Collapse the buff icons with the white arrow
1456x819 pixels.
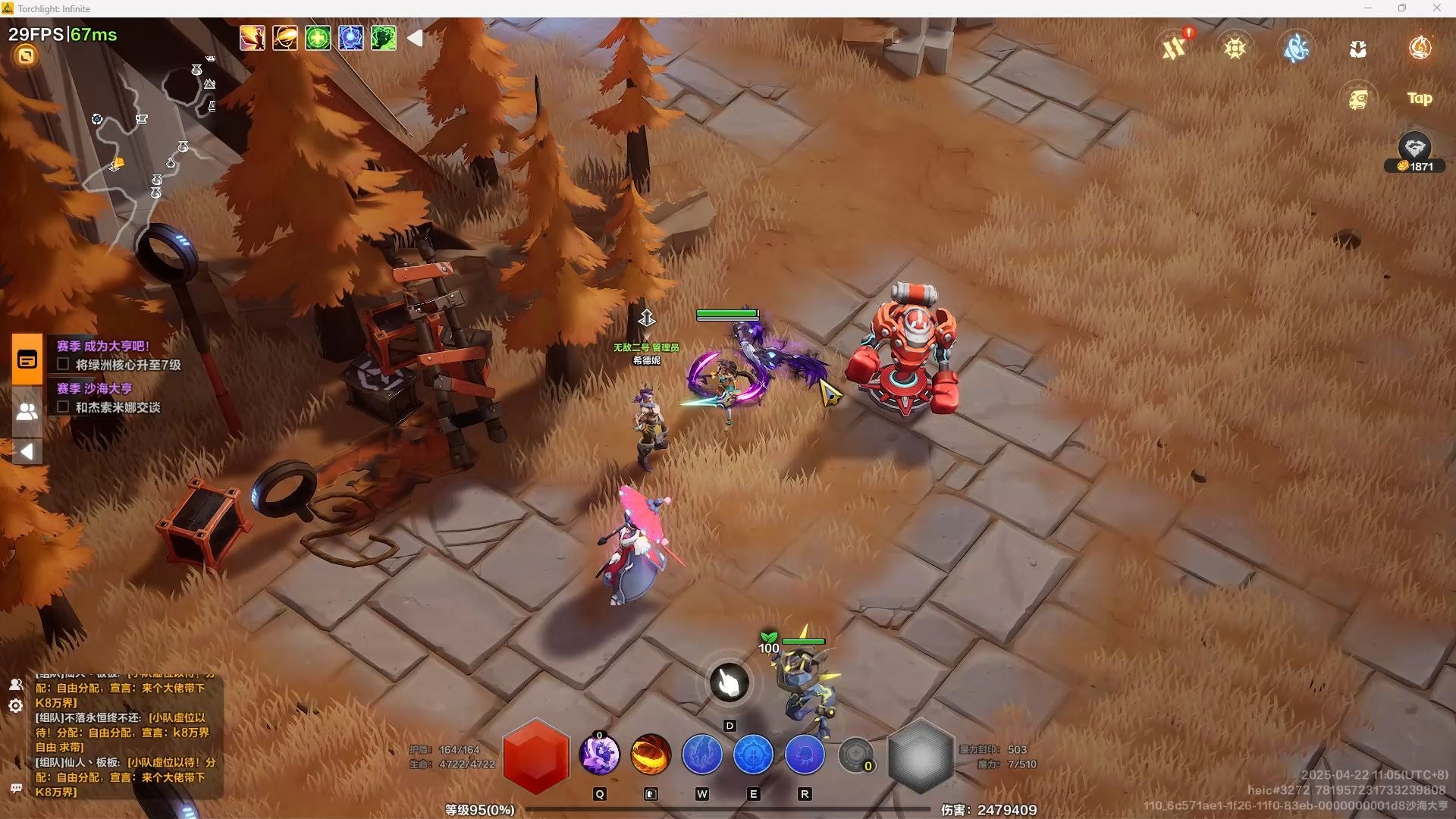[x=415, y=38]
